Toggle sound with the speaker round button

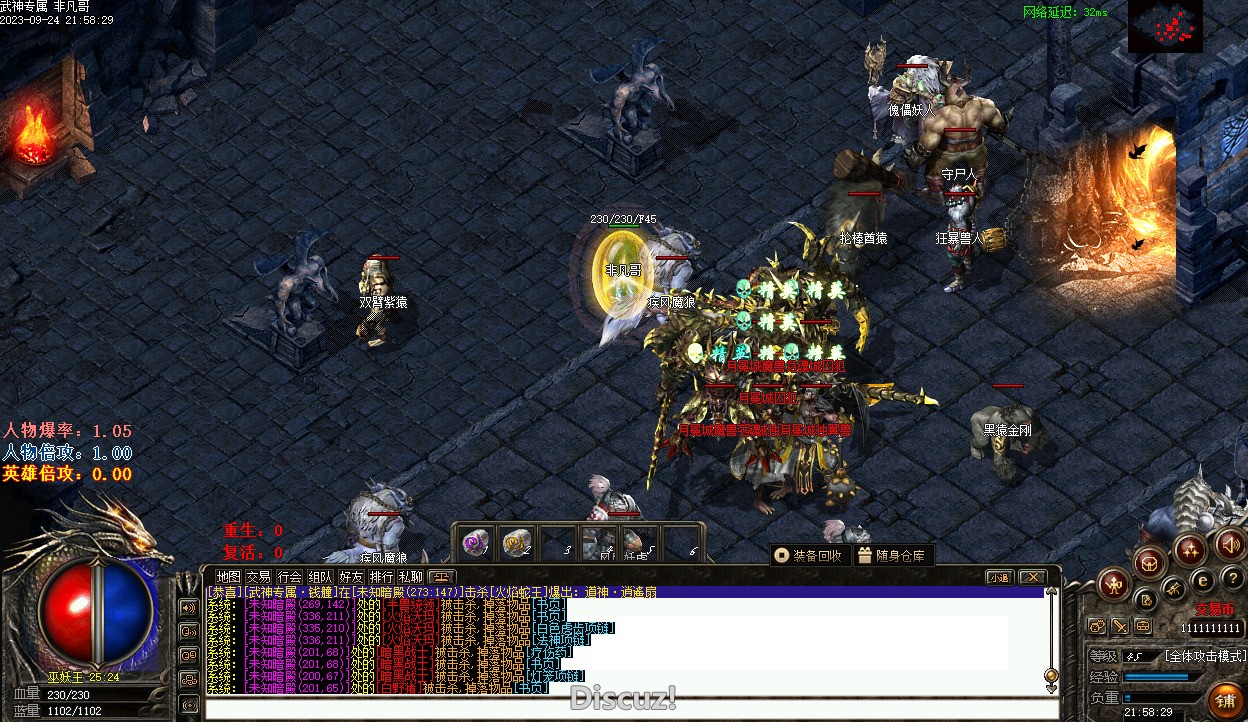(1231, 545)
